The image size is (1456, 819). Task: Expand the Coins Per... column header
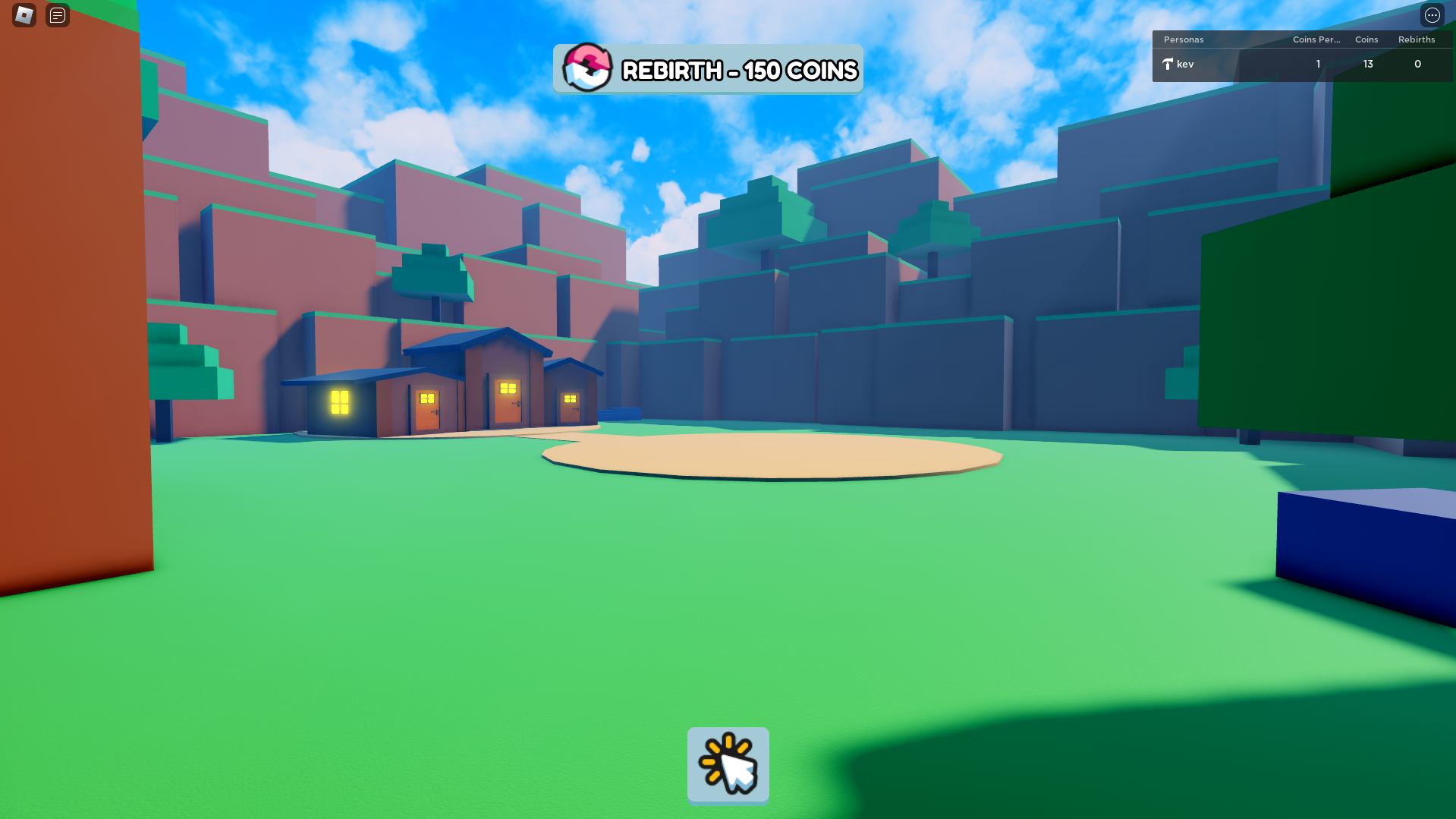[1316, 39]
